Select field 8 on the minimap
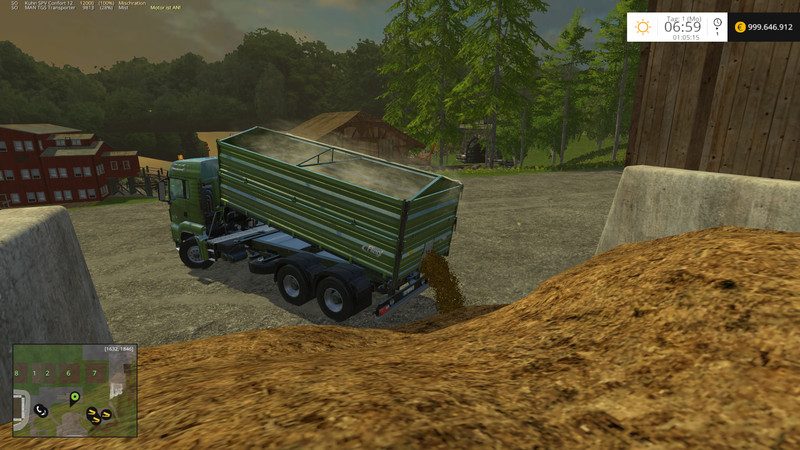Image resolution: width=800 pixels, height=450 pixels. click(18, 373)
